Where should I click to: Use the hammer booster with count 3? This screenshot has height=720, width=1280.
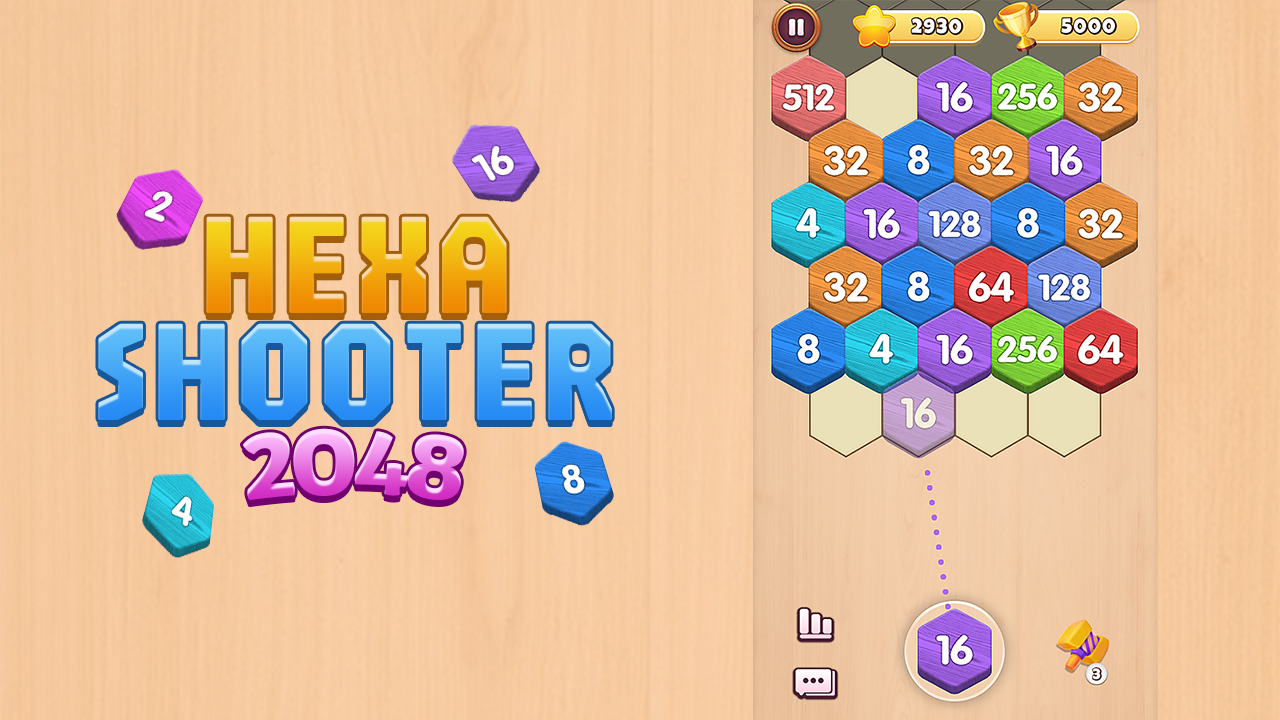click(x=1080, y=645)
